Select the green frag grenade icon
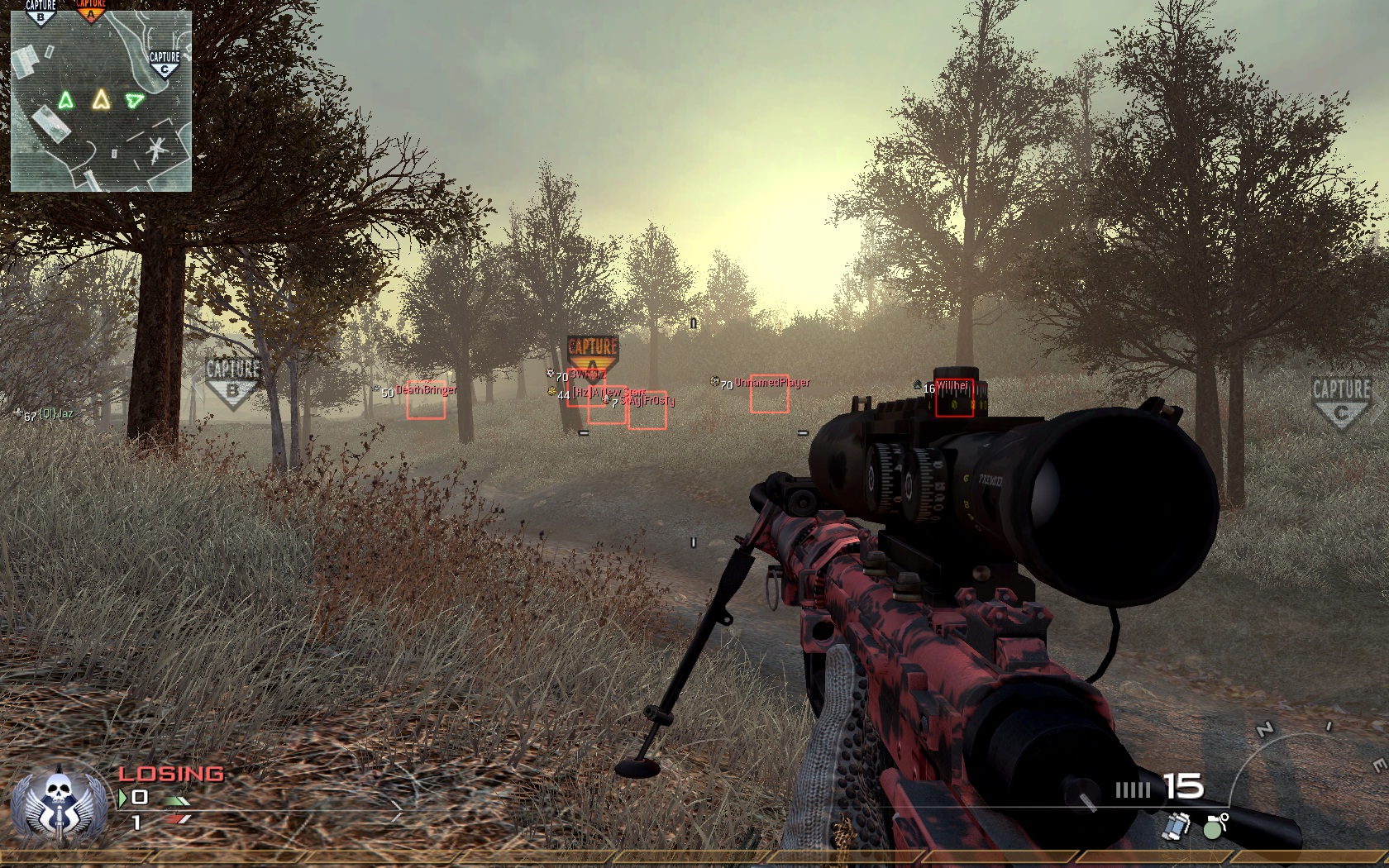This screenshot has width=1389, height=868. coord(1214,826)
